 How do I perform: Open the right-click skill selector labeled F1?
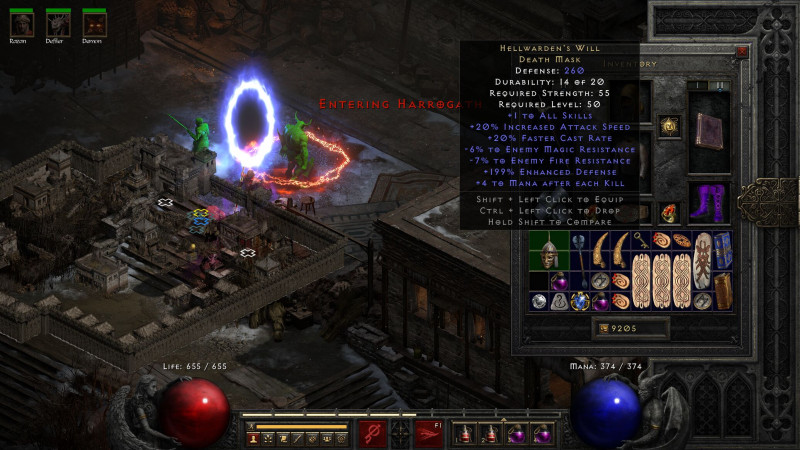(x=428, y=433)
